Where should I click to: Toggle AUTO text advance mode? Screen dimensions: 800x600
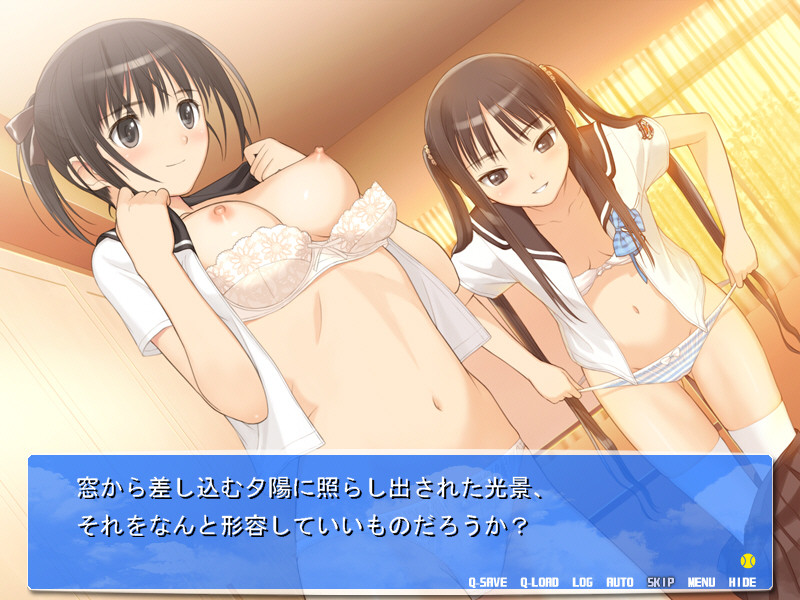click(x=620, y=581)
